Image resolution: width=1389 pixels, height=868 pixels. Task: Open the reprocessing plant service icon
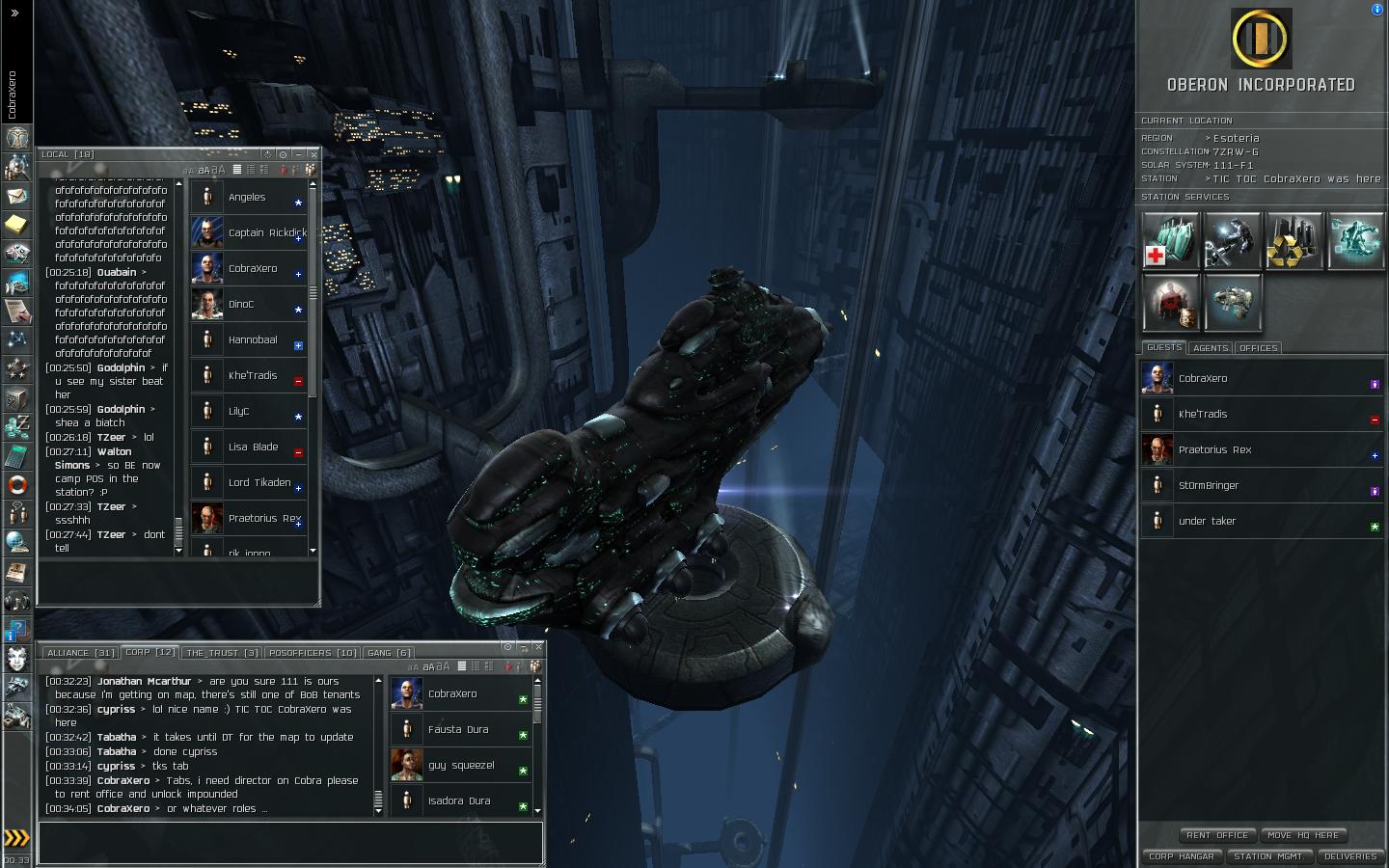[1294, 241]
